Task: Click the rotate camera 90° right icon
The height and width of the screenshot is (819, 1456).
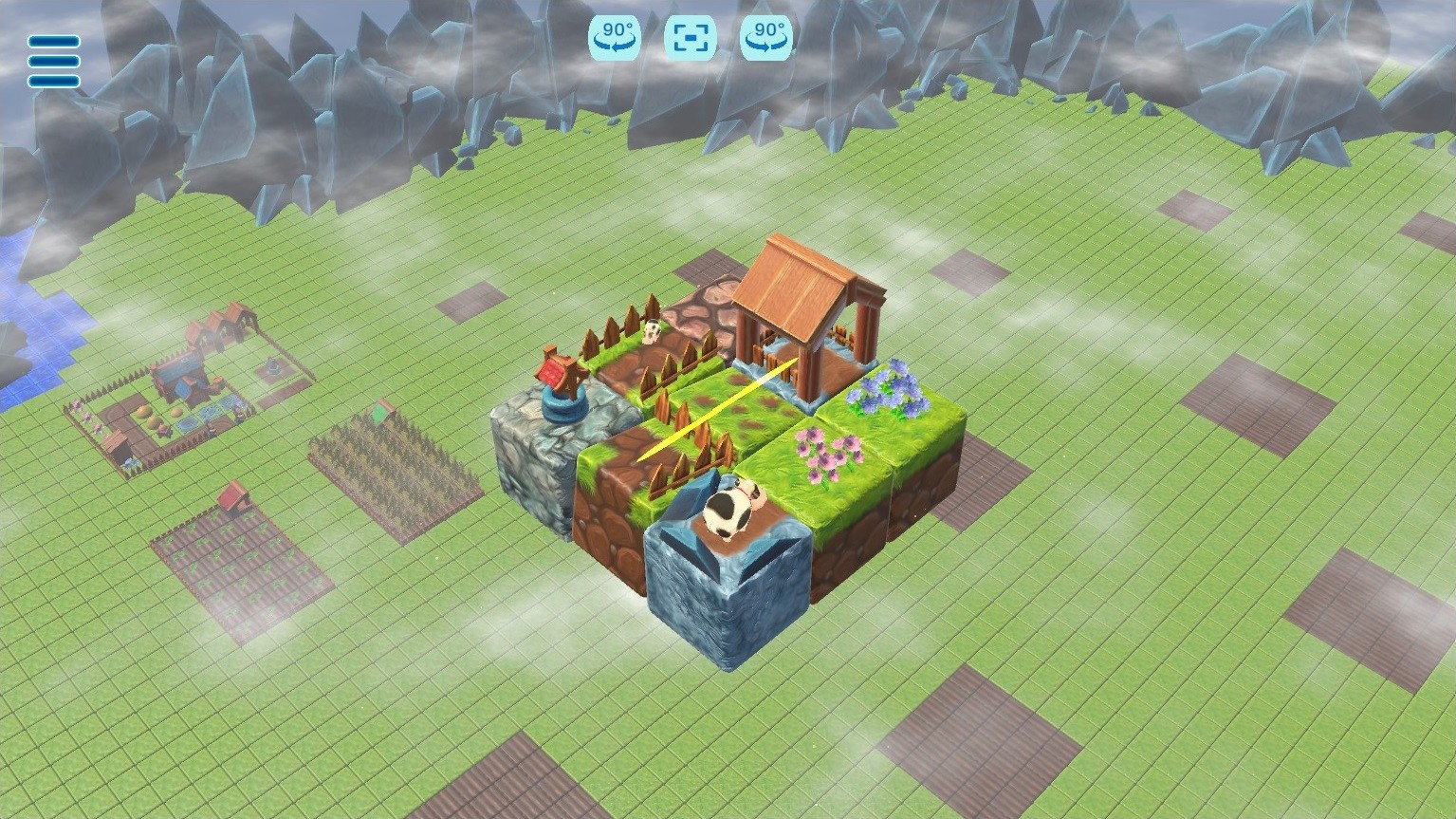Action: 765,38
